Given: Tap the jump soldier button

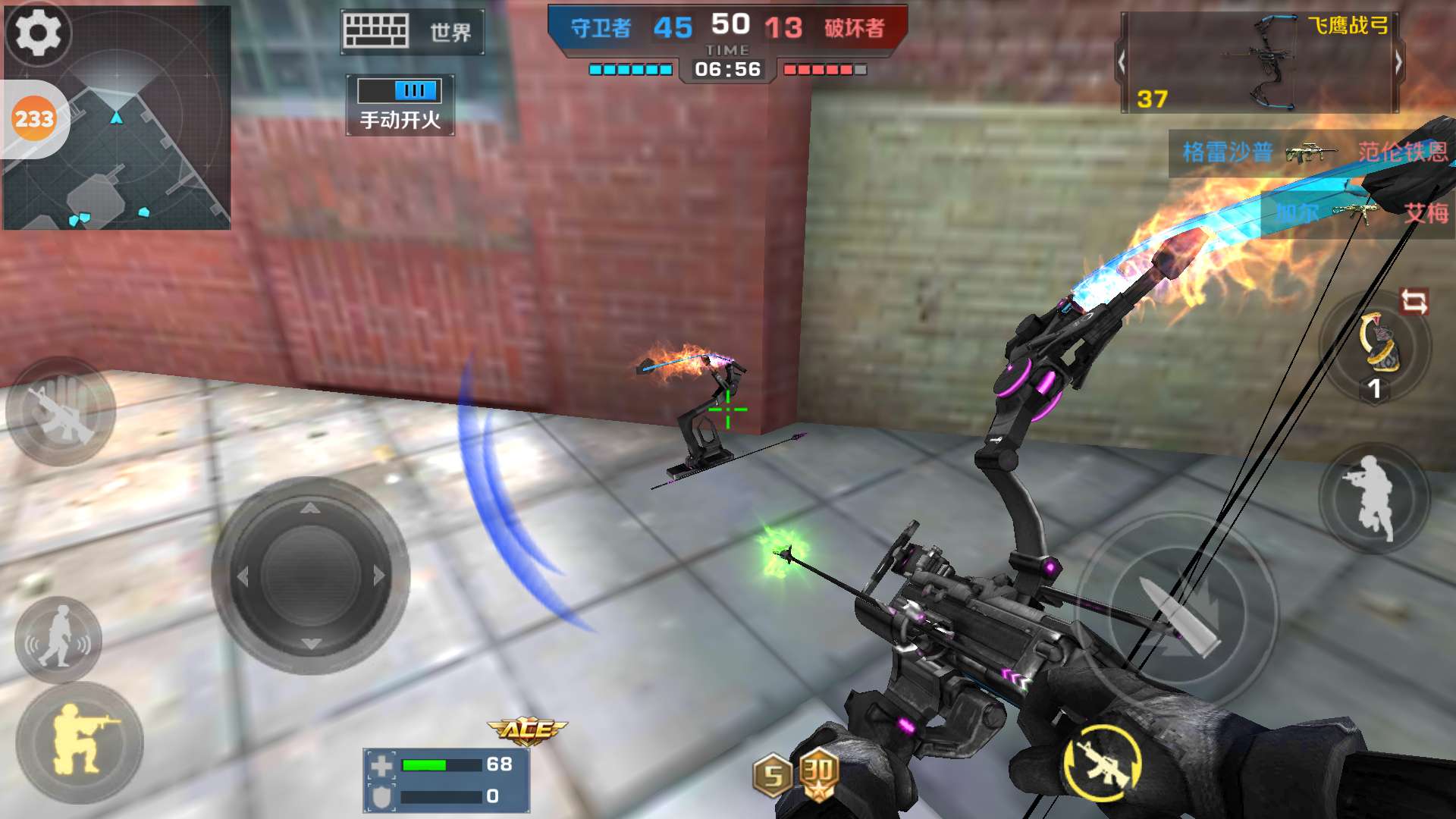Looking at the screenshot, I should coord(1373,497).
